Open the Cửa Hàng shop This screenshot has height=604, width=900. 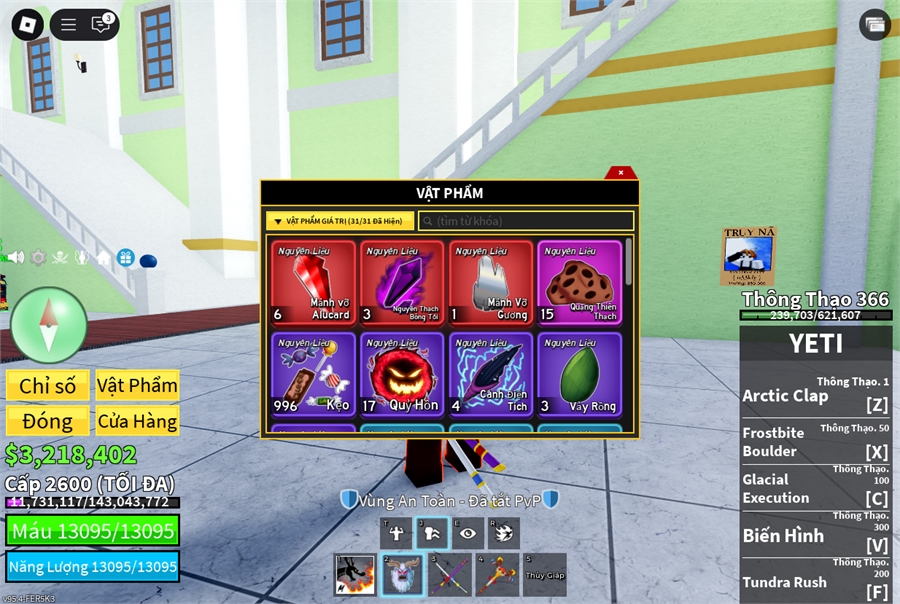137,421
